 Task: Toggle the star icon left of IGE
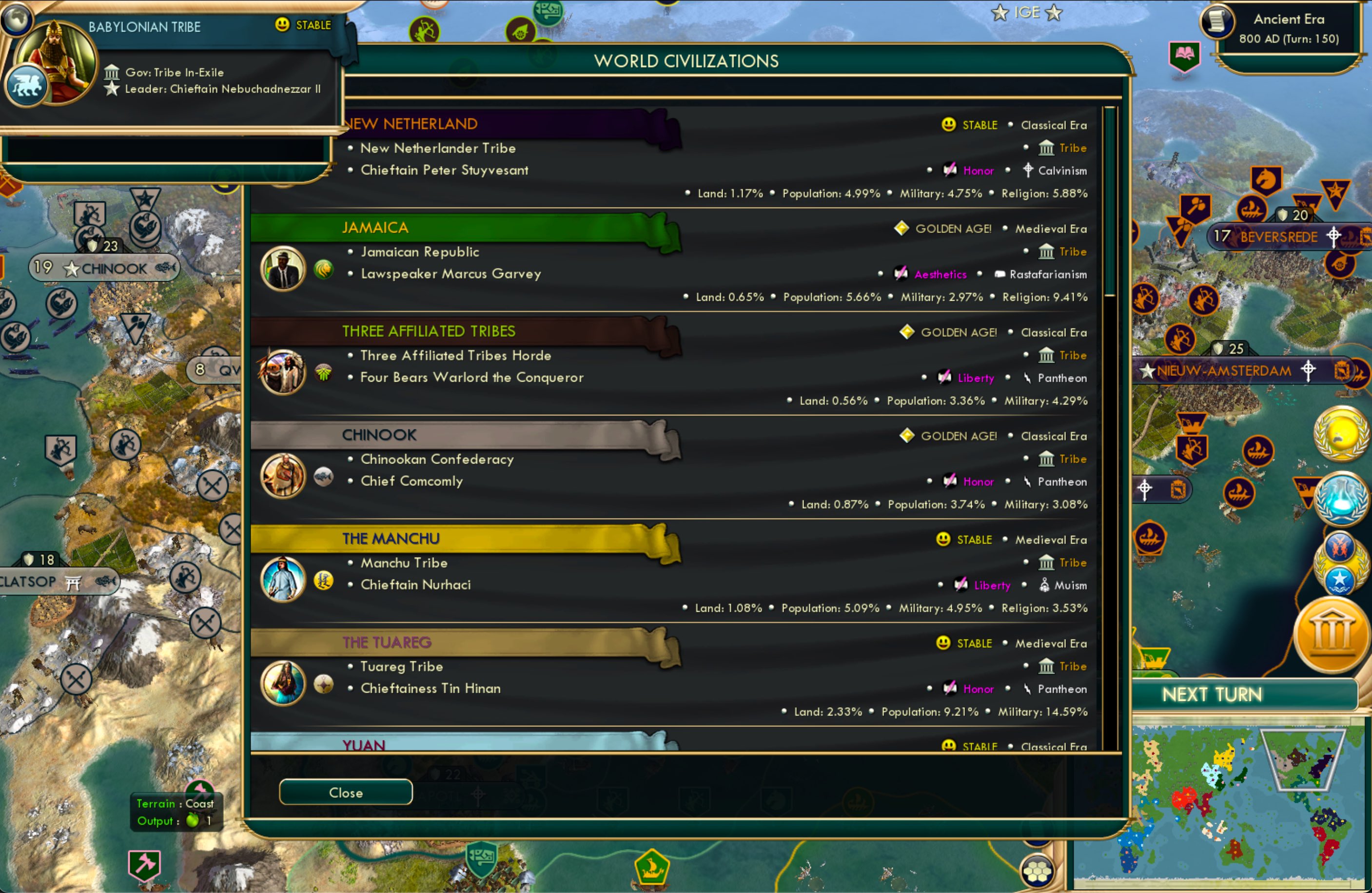point(1000,13)
